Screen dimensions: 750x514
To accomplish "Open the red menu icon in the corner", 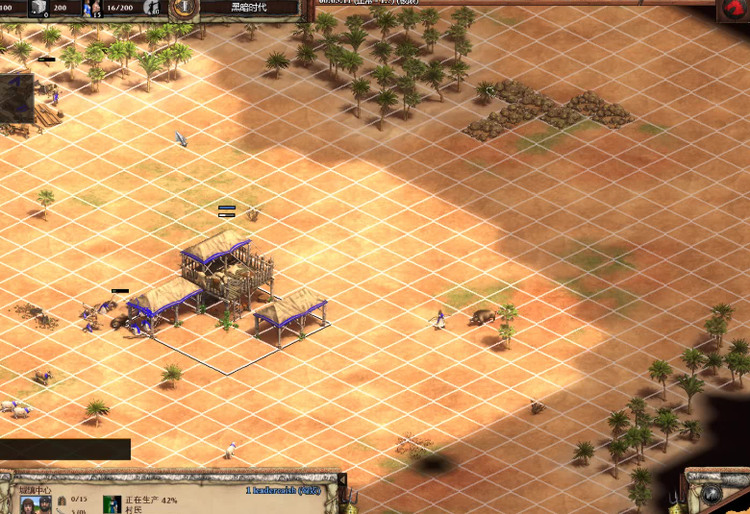I will coord(735,10).
